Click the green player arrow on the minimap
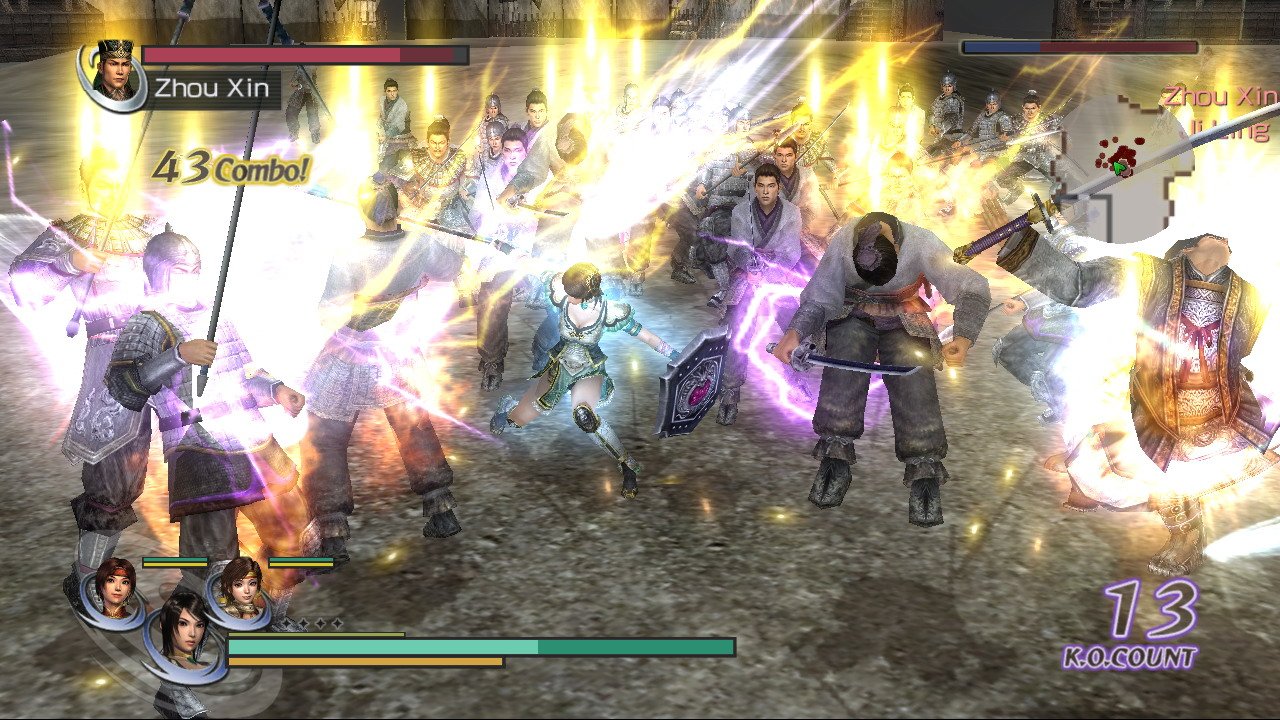 coord(1117,167)
